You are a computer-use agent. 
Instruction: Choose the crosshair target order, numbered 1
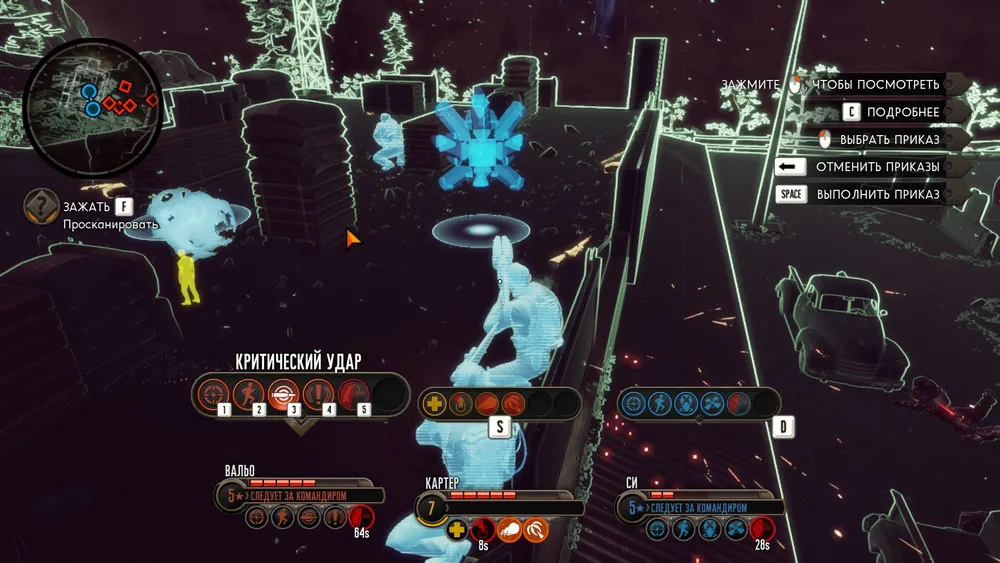click(x=212, y=391)
